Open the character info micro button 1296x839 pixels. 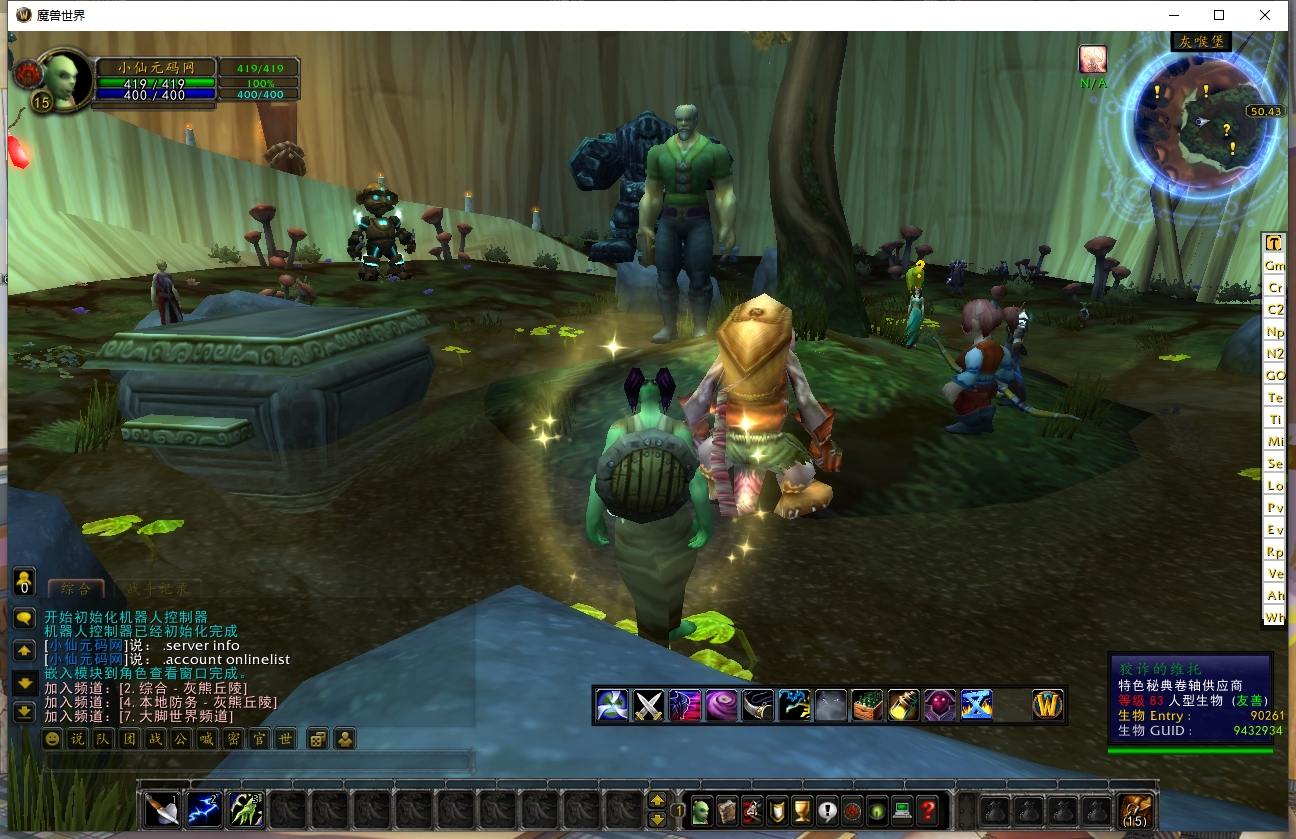point(701,809)
